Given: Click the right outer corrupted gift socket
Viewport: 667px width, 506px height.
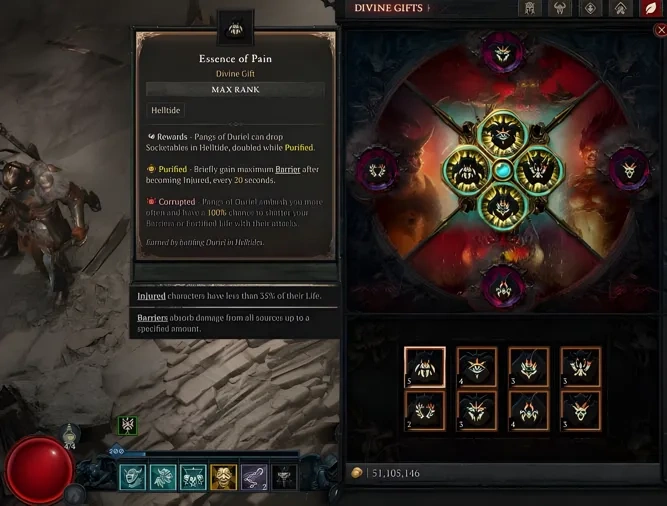Looking at the screenshot, I should pyautogui.click(x=629, y=166).
